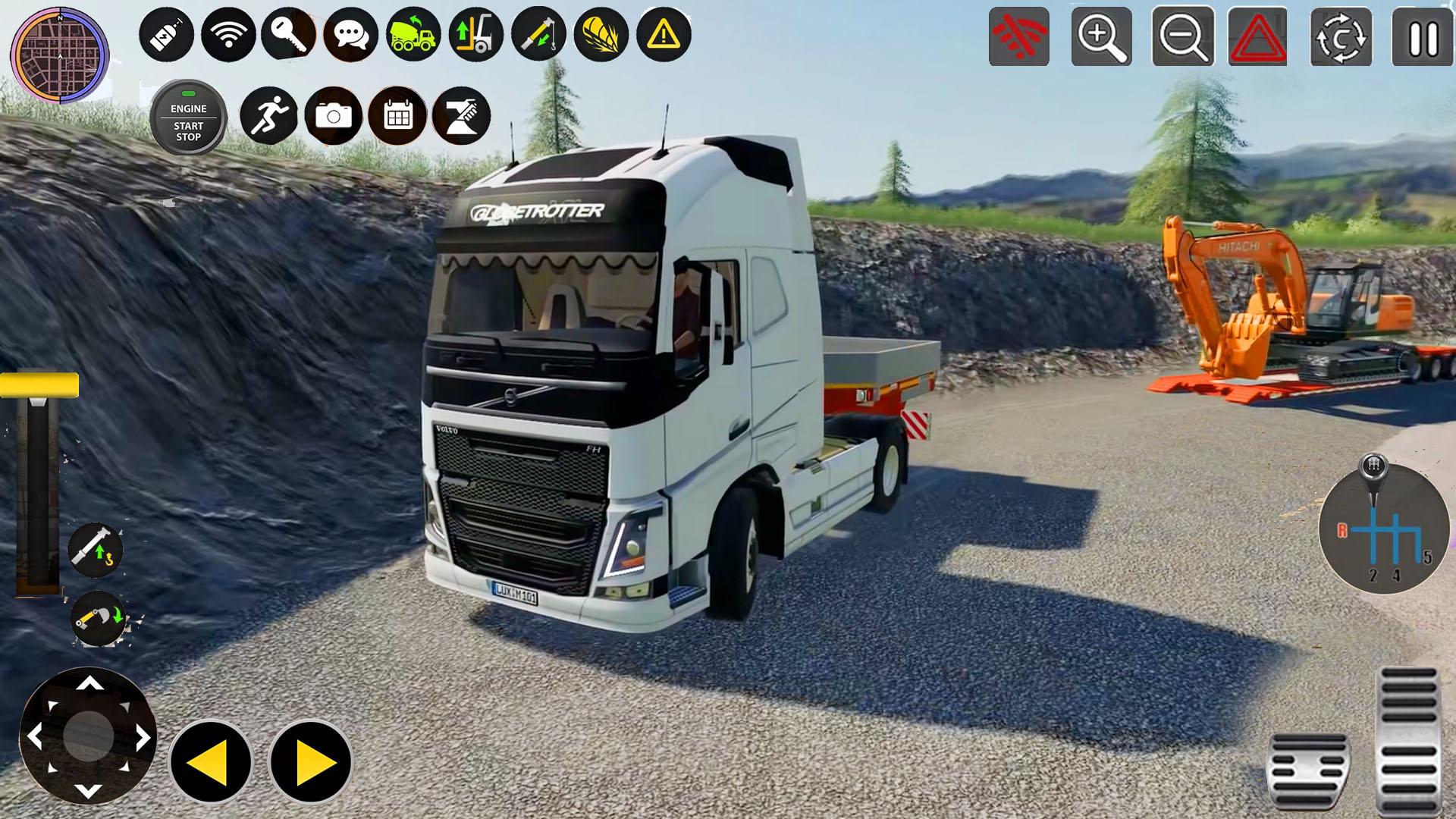Open the camera photo mode
1456x819 pixels.
click(x=335, y=115)
